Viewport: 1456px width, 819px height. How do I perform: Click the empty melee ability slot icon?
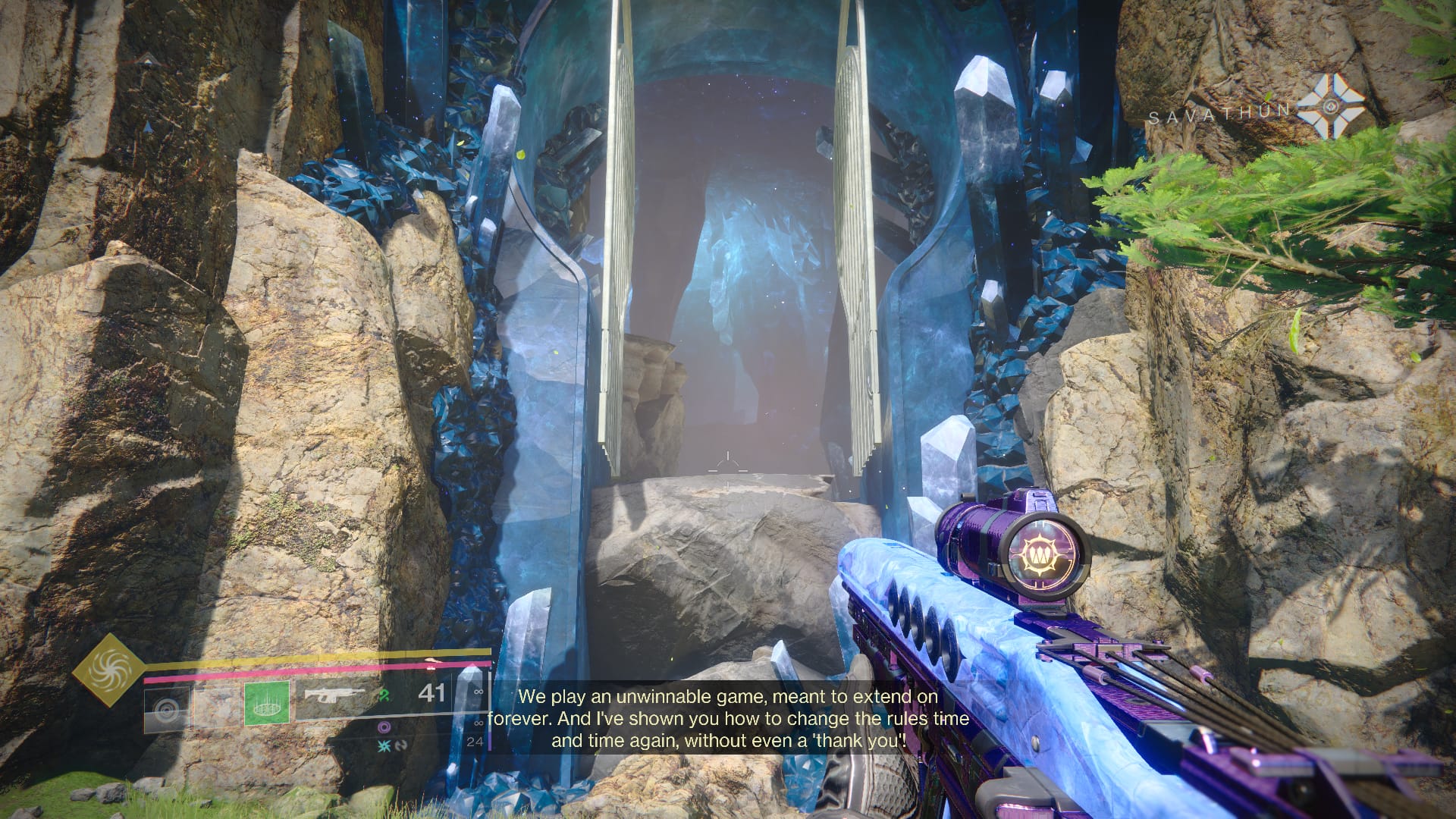[218, 706]
